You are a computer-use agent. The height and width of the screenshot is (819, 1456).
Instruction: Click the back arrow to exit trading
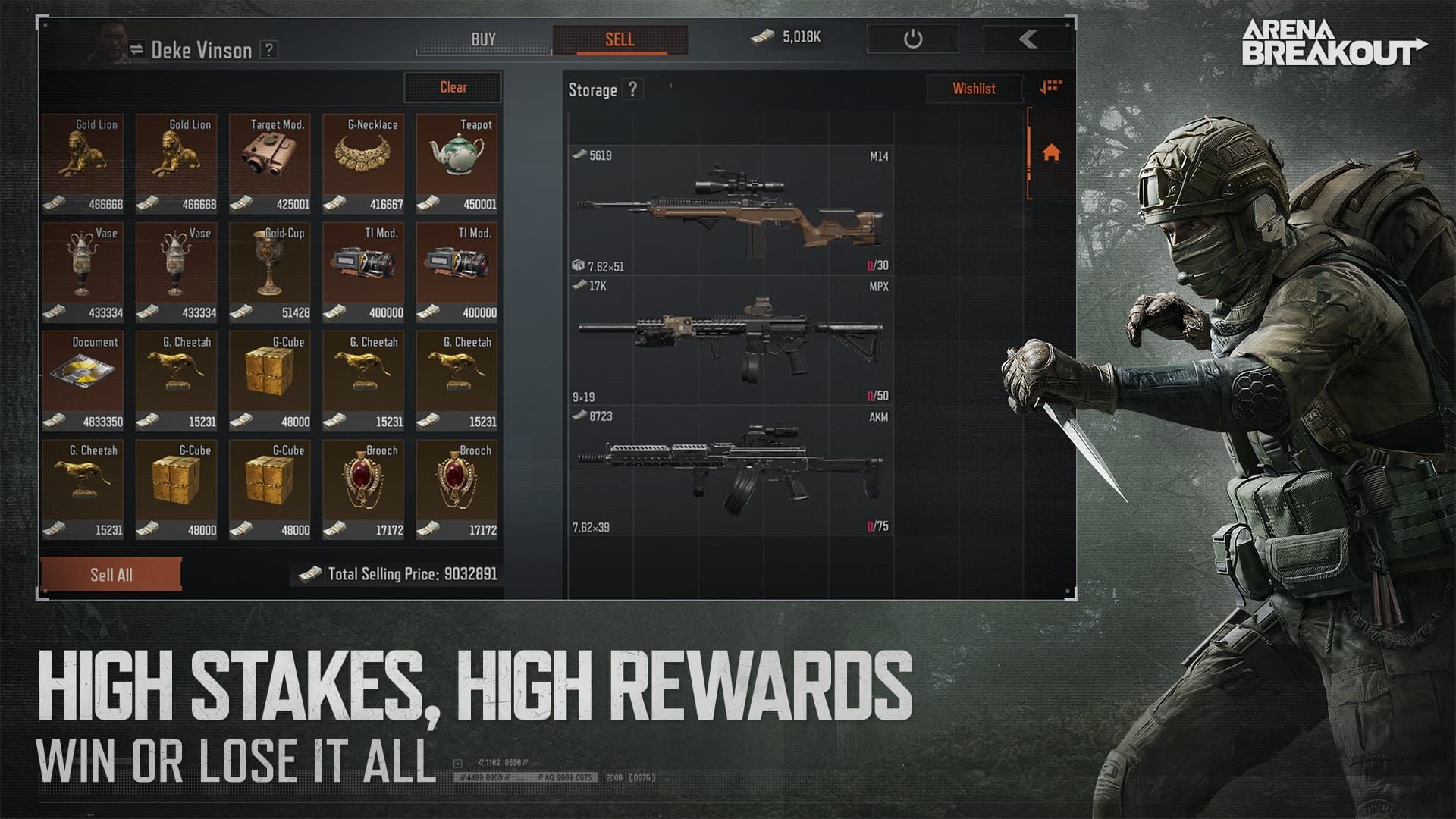(x=1028, y=36)
